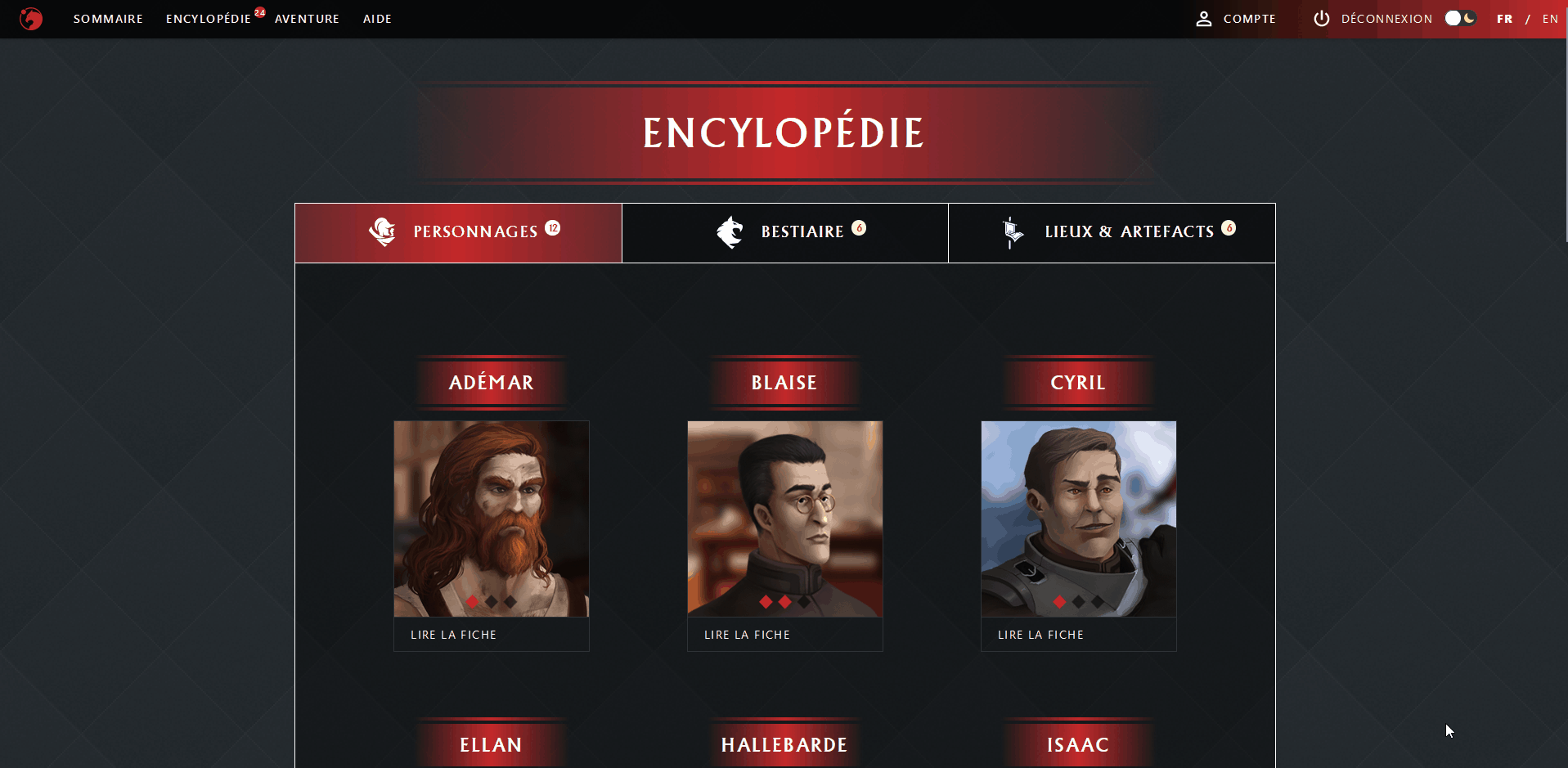1568x768 pixels.
Task: Click Lire la fiche under Blaise
Action: [747, 635]
